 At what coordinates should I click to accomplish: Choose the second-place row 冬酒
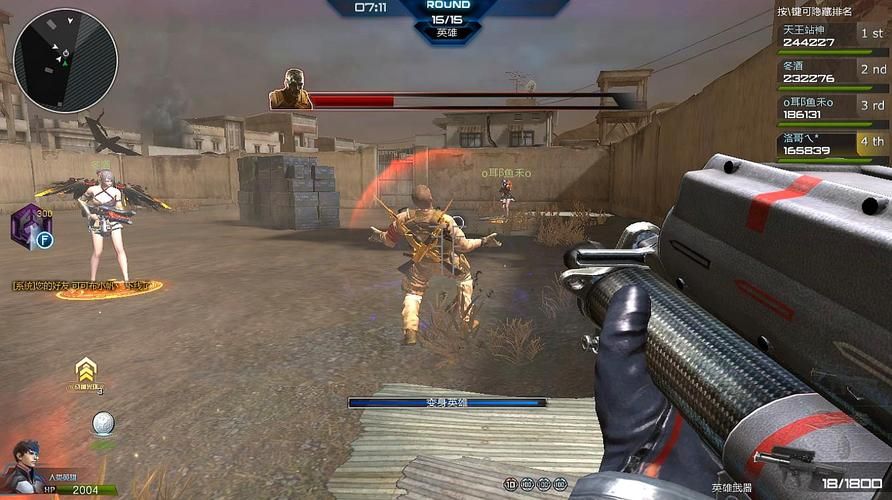(x=832, y=72)
